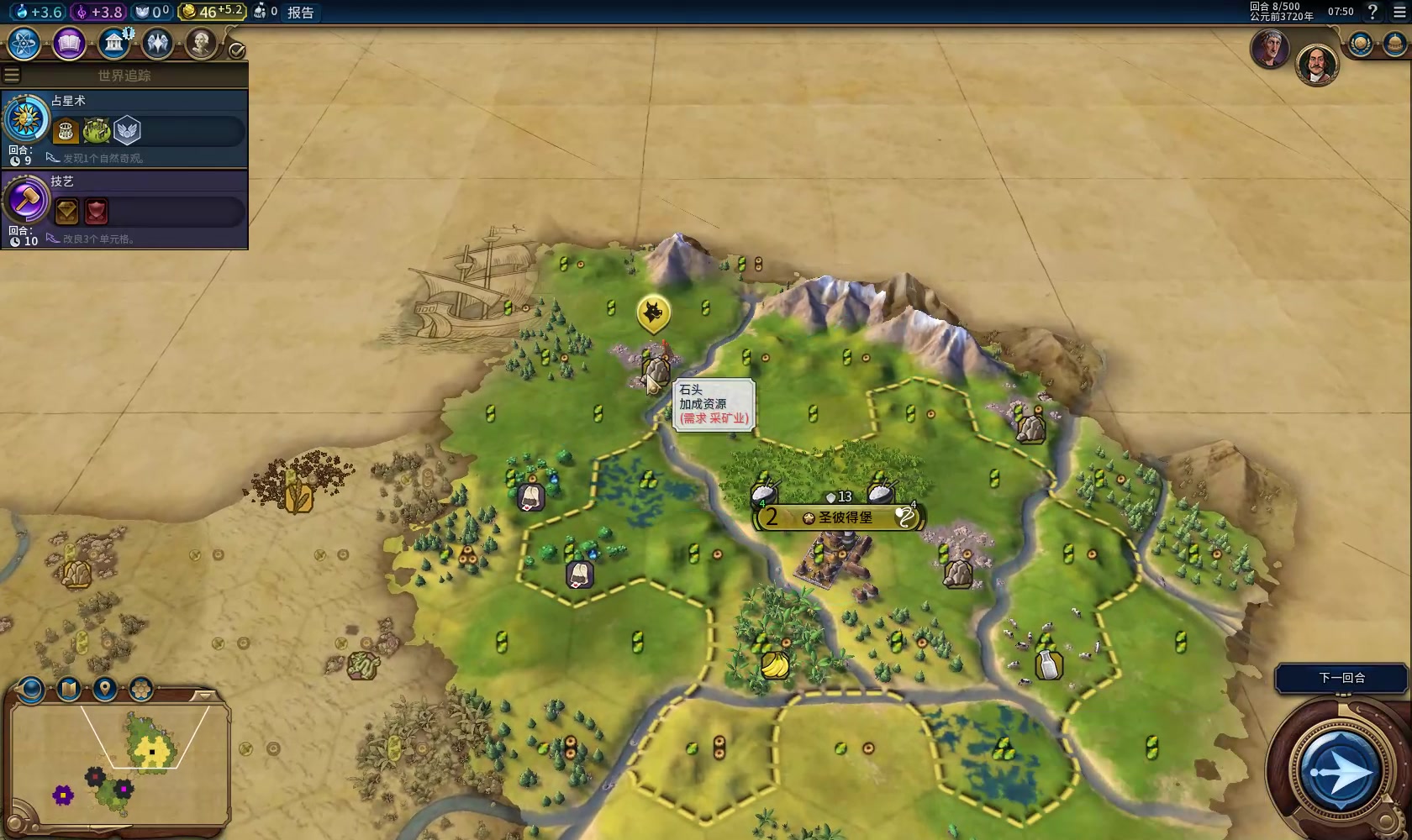
Task: Toggle the 世界追踪 tracker options menu
Action: [12, 76]
